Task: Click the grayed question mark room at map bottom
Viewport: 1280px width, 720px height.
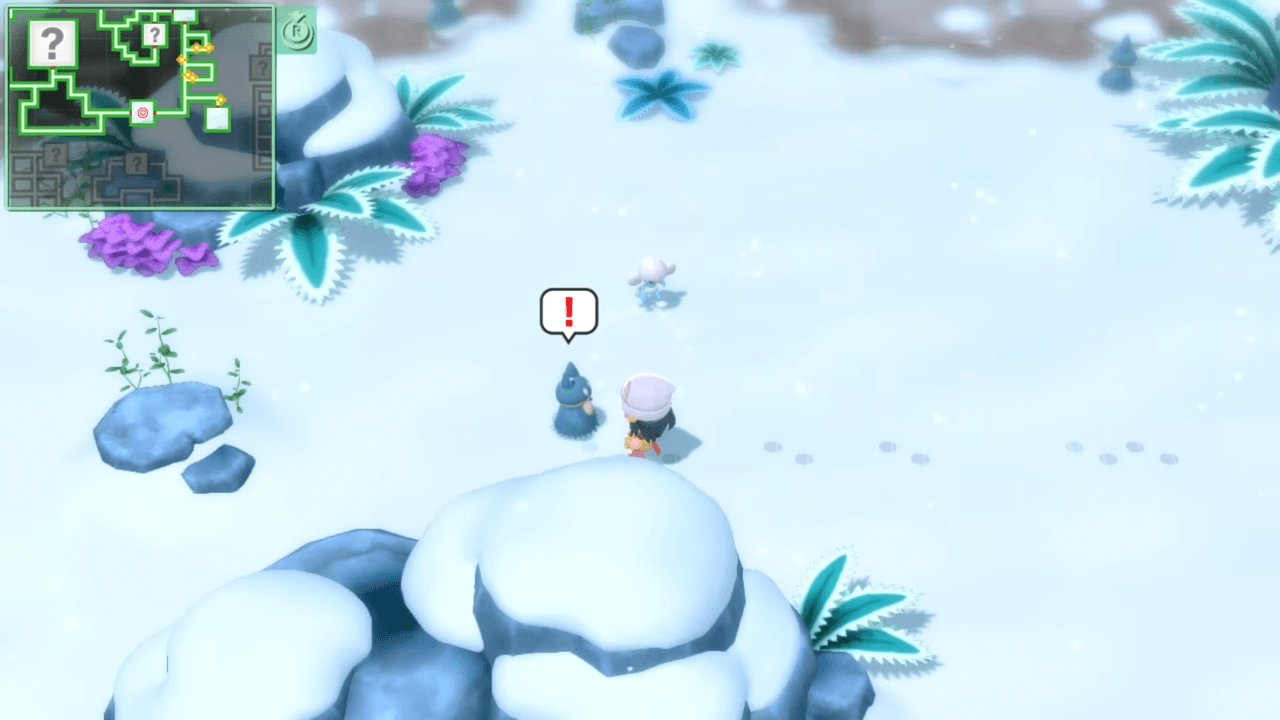Action: coord(136,162)
